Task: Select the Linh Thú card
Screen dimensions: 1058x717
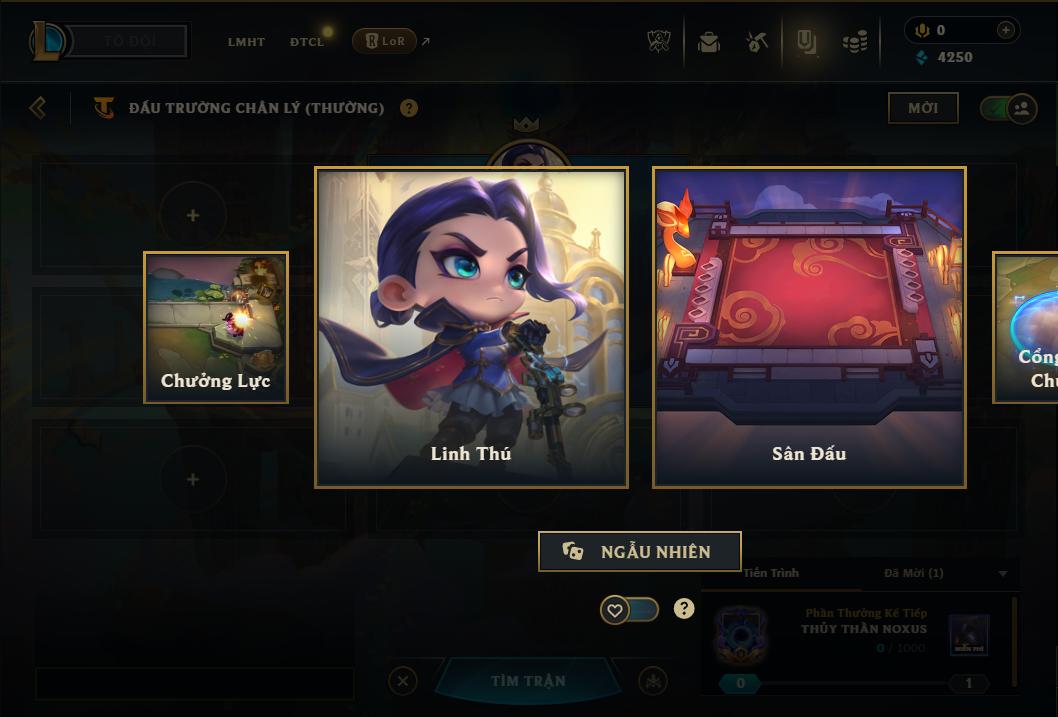Action: pyautogui.click(x=471, y=327)
